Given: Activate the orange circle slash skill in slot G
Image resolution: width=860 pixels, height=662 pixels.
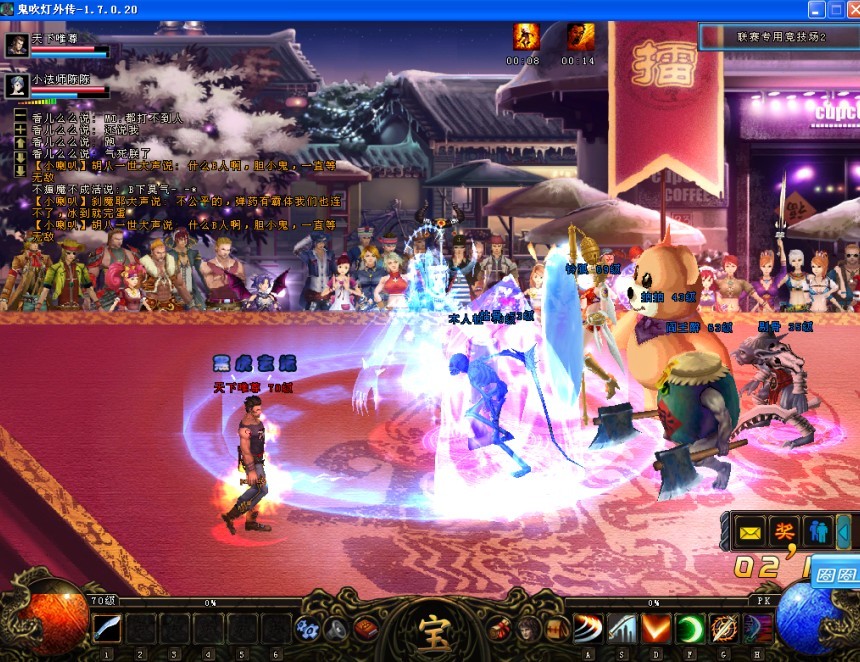Looking at the screenshot, I should pos(724,629).
